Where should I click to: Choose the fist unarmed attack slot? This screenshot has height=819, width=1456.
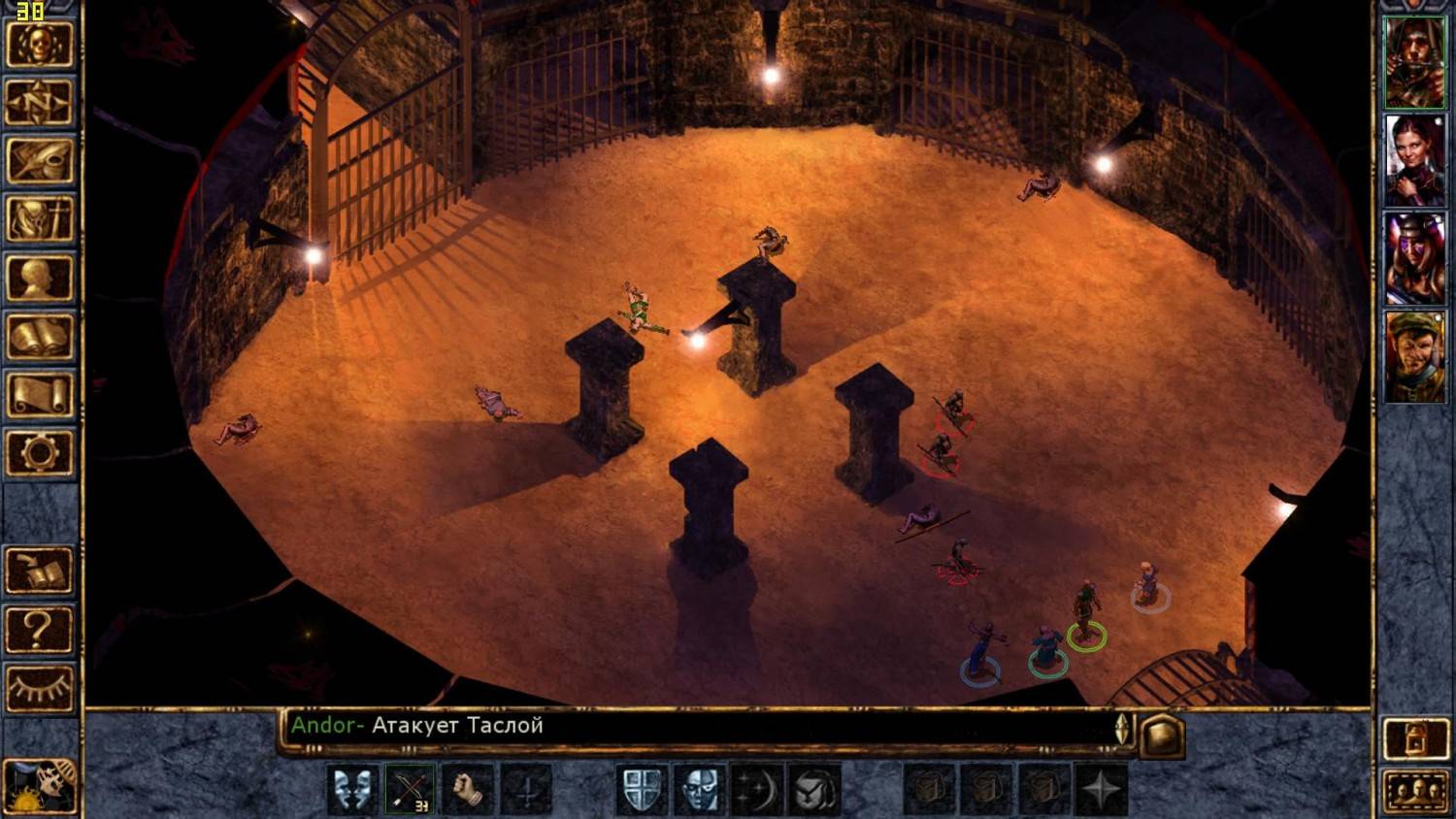(x=468, y=789)
